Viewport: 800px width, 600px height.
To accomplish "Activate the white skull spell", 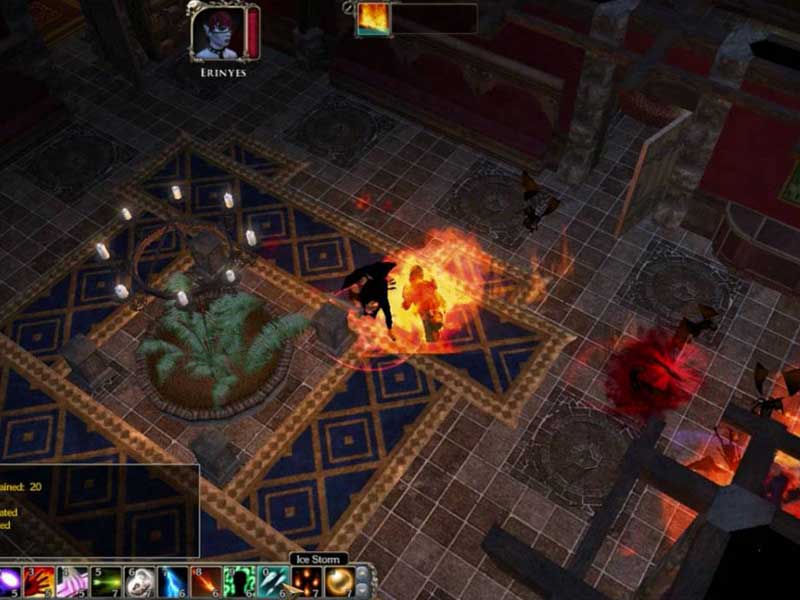I will [139, 581].
